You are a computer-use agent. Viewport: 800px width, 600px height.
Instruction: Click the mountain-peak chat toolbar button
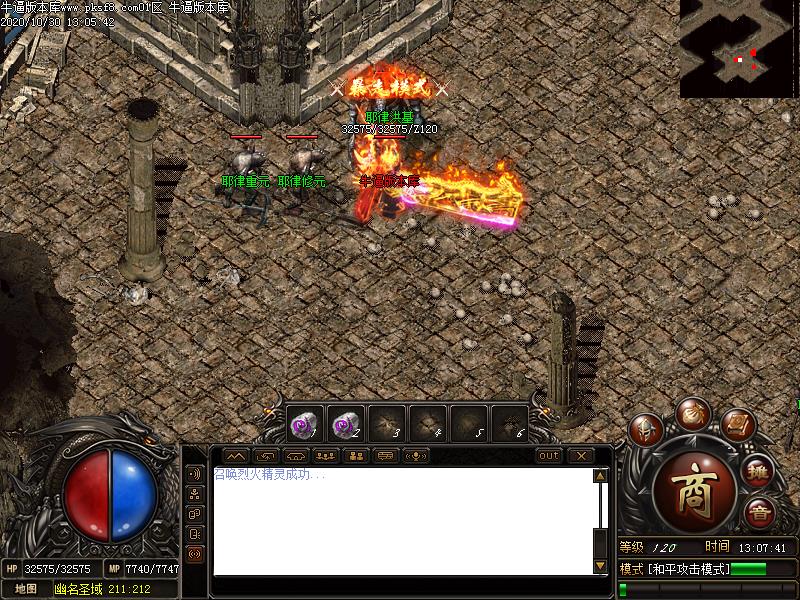pyautogui.click(x=237, y=455)
